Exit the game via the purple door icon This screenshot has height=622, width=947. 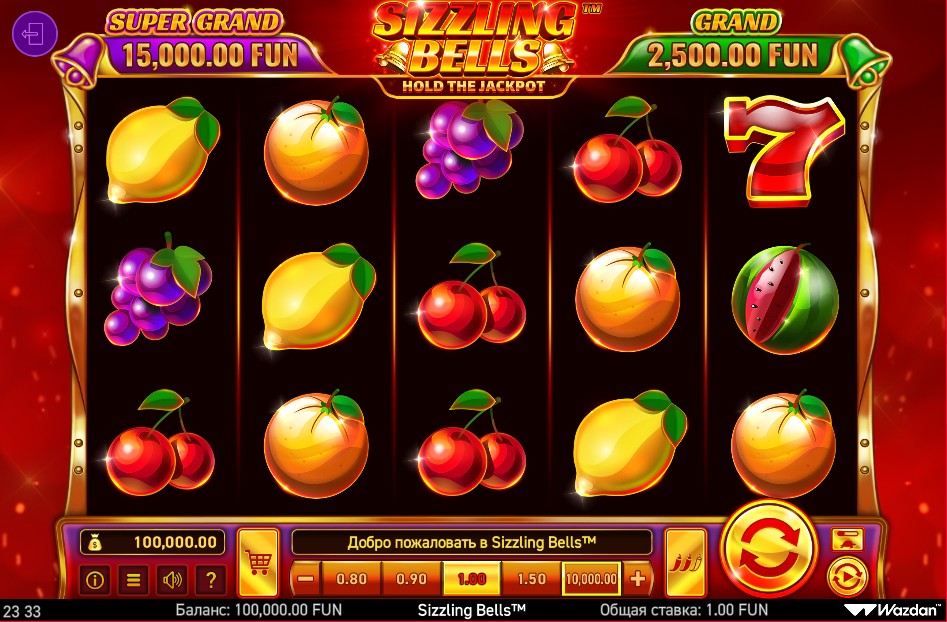tap(34, 36)
